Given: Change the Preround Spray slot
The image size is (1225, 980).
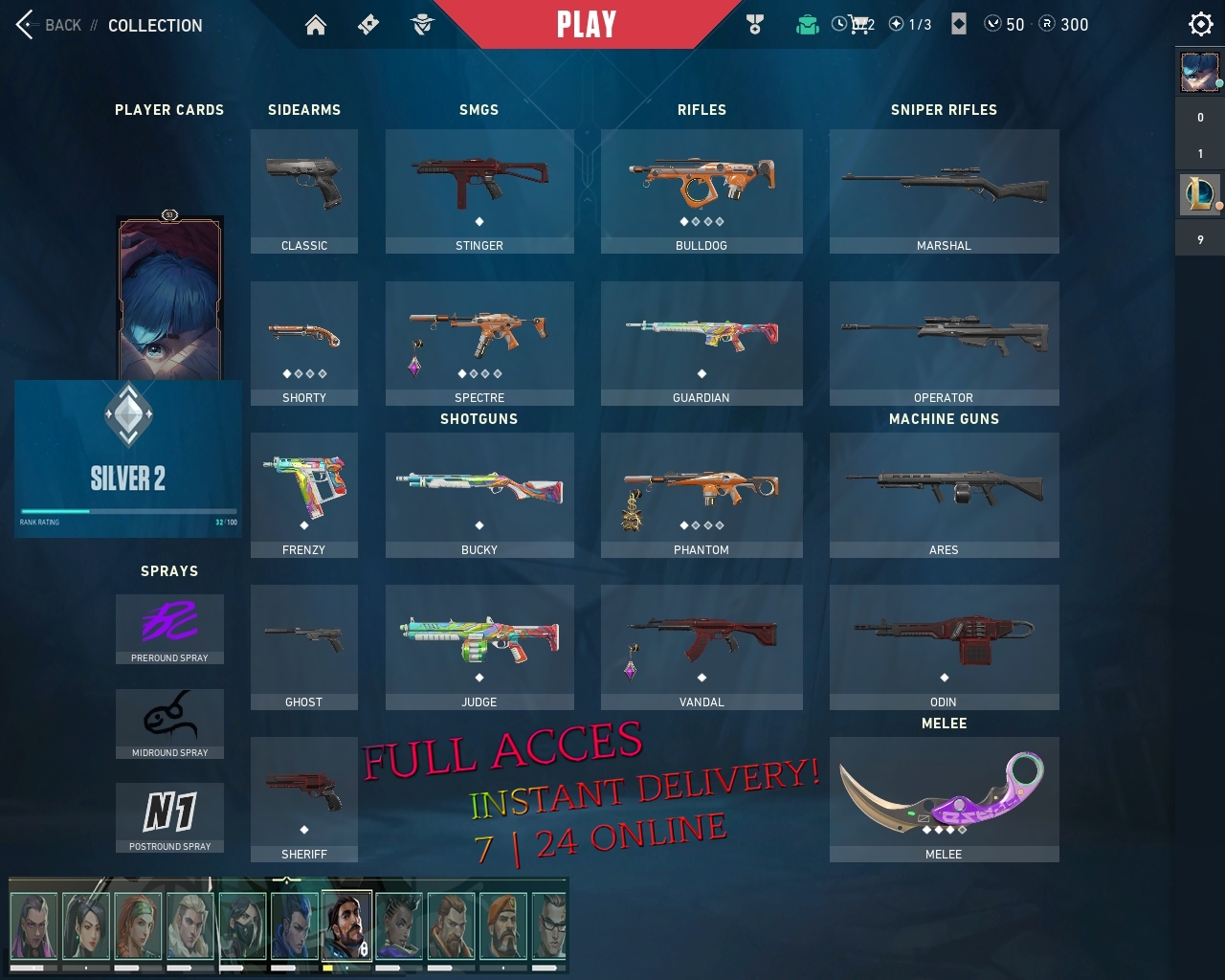Looking at the screenshot, I should (x=169, y=629).
